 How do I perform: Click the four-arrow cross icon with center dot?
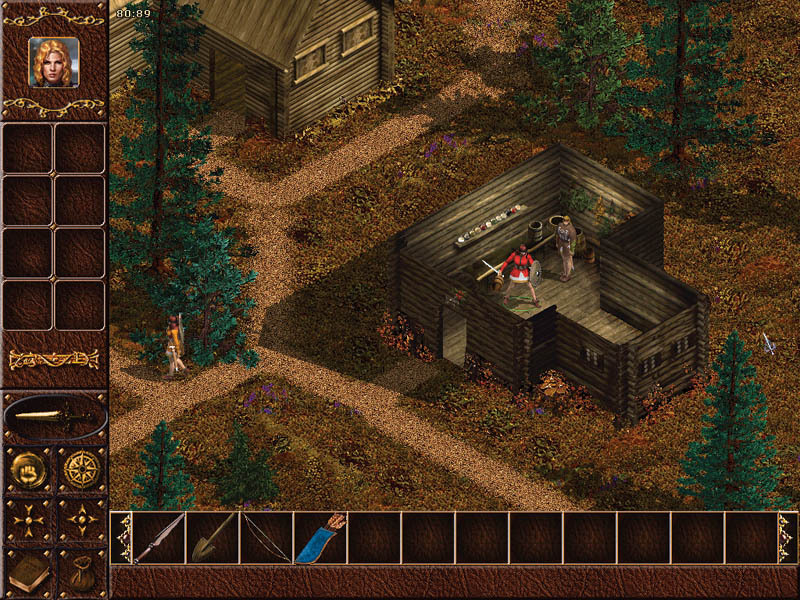click(x=28, y=521)
